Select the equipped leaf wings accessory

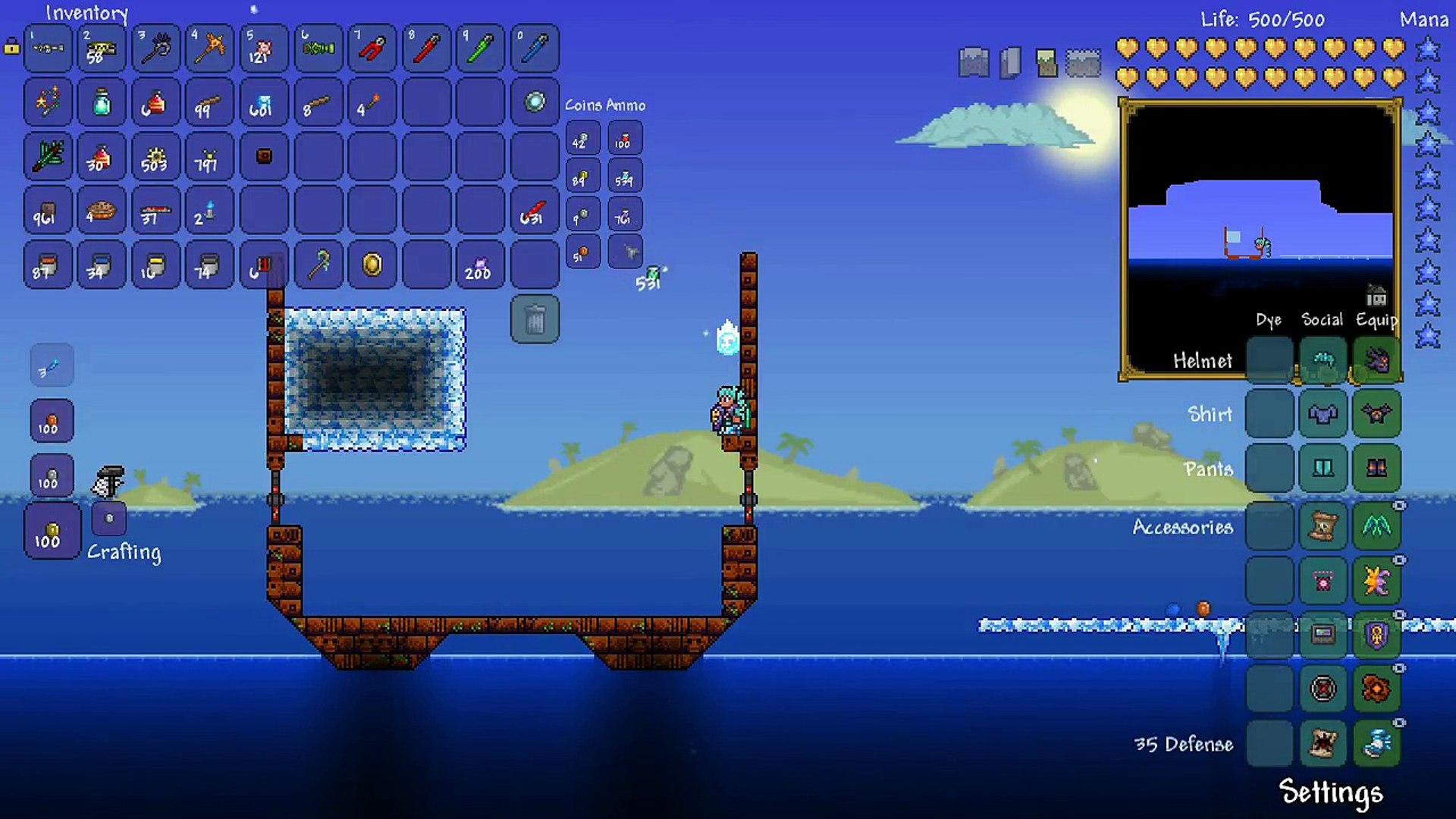[x=1376, y=525]
